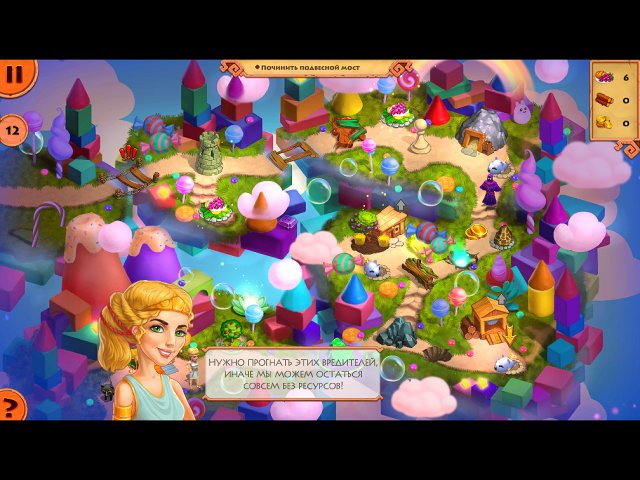Open help with the question mark button
This screenshot has width=640, height=480.
pos(11,407)
